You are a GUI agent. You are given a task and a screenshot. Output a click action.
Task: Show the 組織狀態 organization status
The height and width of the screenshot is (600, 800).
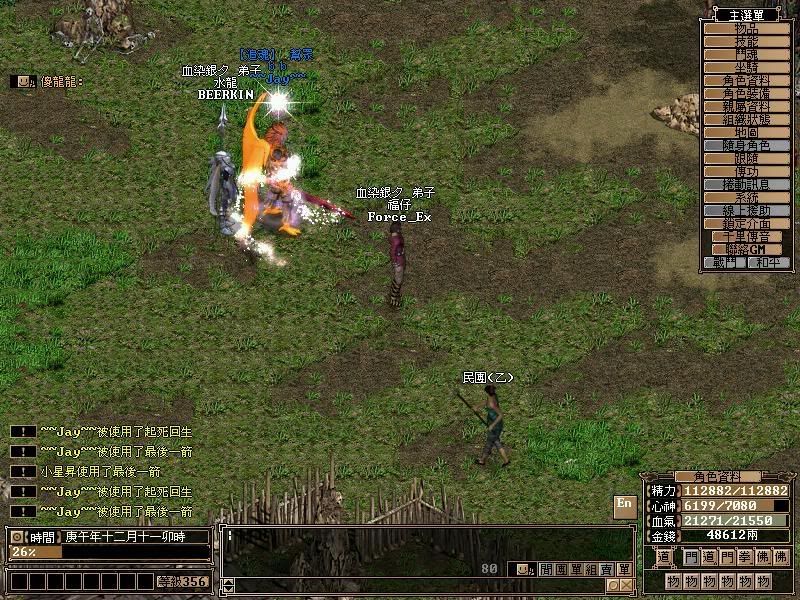746,120
